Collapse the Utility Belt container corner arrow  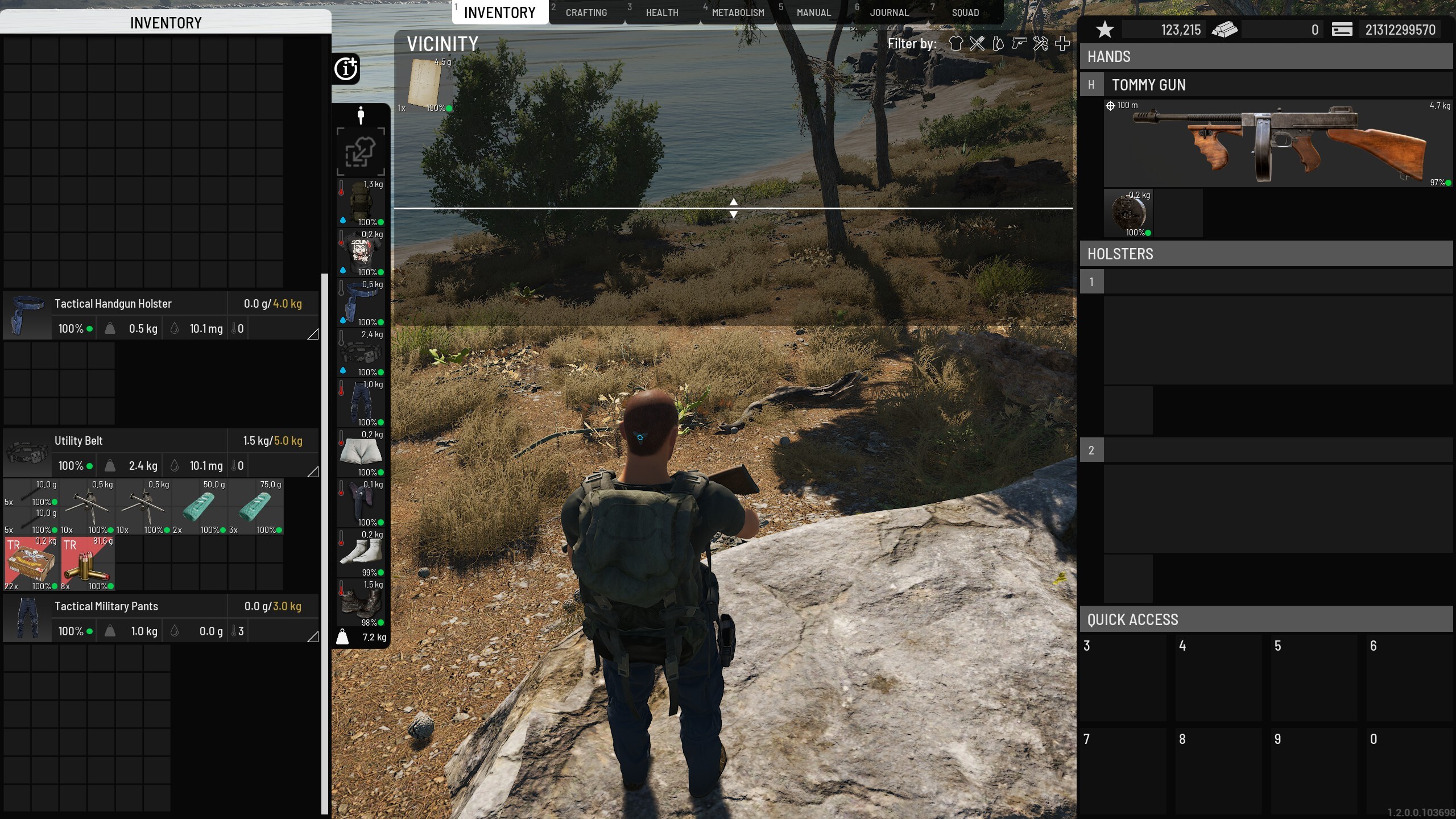tap(312, 471)
